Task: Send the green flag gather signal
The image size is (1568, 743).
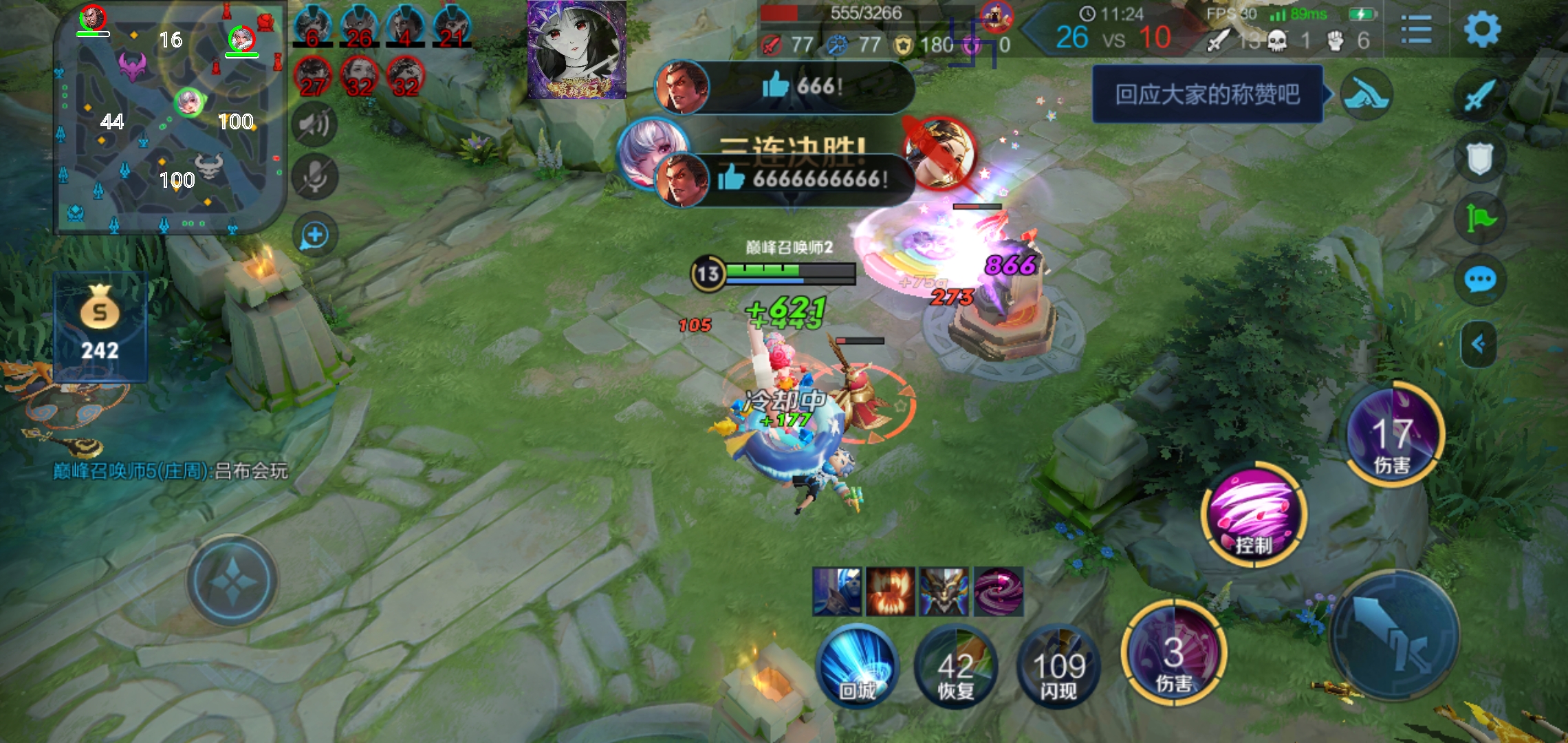Action: (x=1480, y=219)
